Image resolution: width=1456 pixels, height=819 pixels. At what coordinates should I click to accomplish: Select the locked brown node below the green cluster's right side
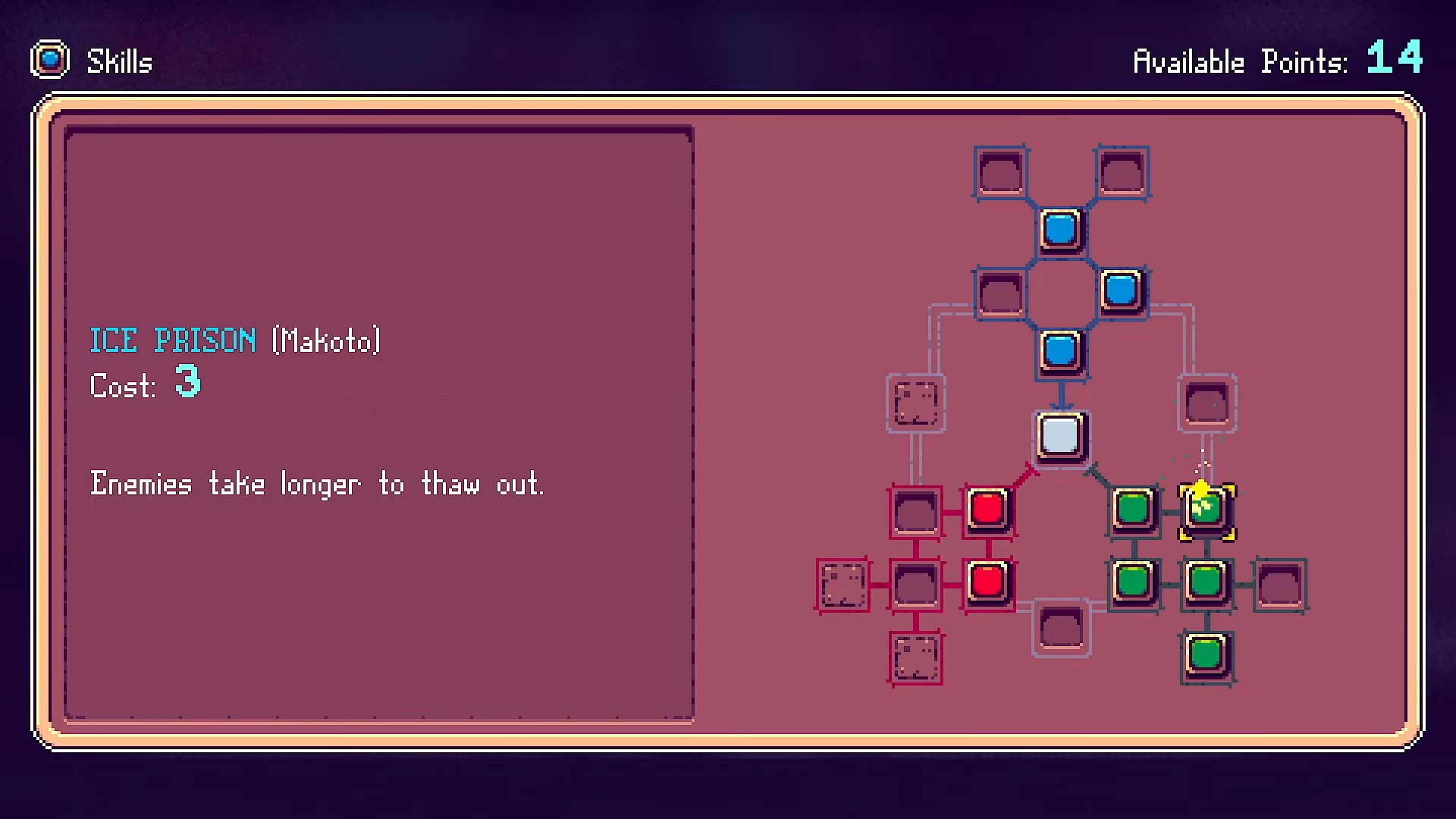pyautogui.click(x=1279, y=582)
